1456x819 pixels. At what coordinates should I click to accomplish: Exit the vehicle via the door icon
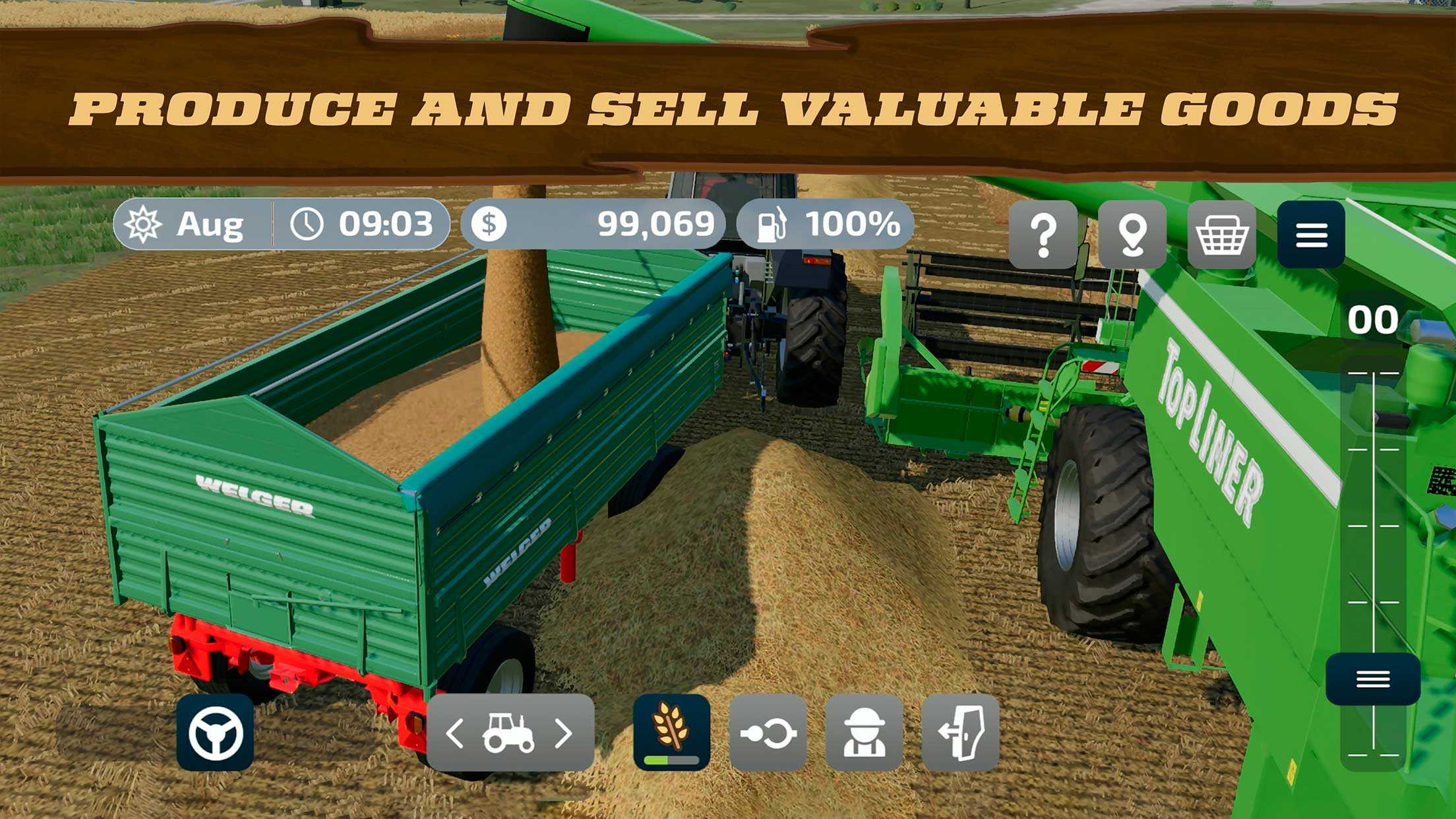coord(960,733)
